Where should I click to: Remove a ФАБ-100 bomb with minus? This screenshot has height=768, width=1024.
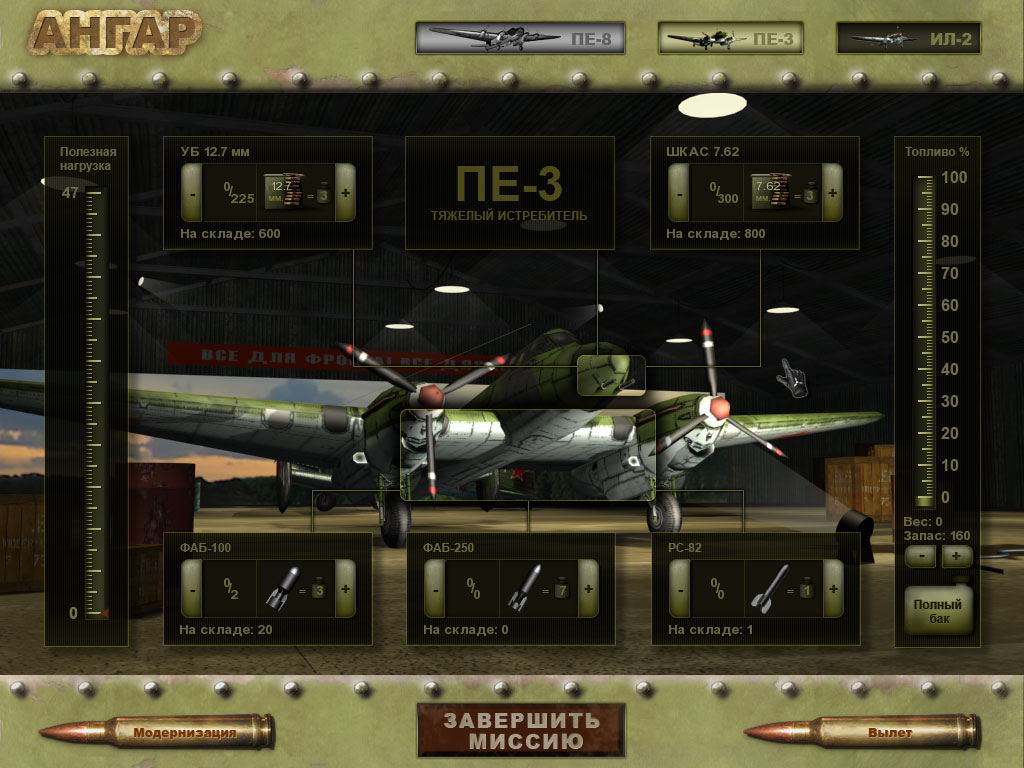coord(191,588)
